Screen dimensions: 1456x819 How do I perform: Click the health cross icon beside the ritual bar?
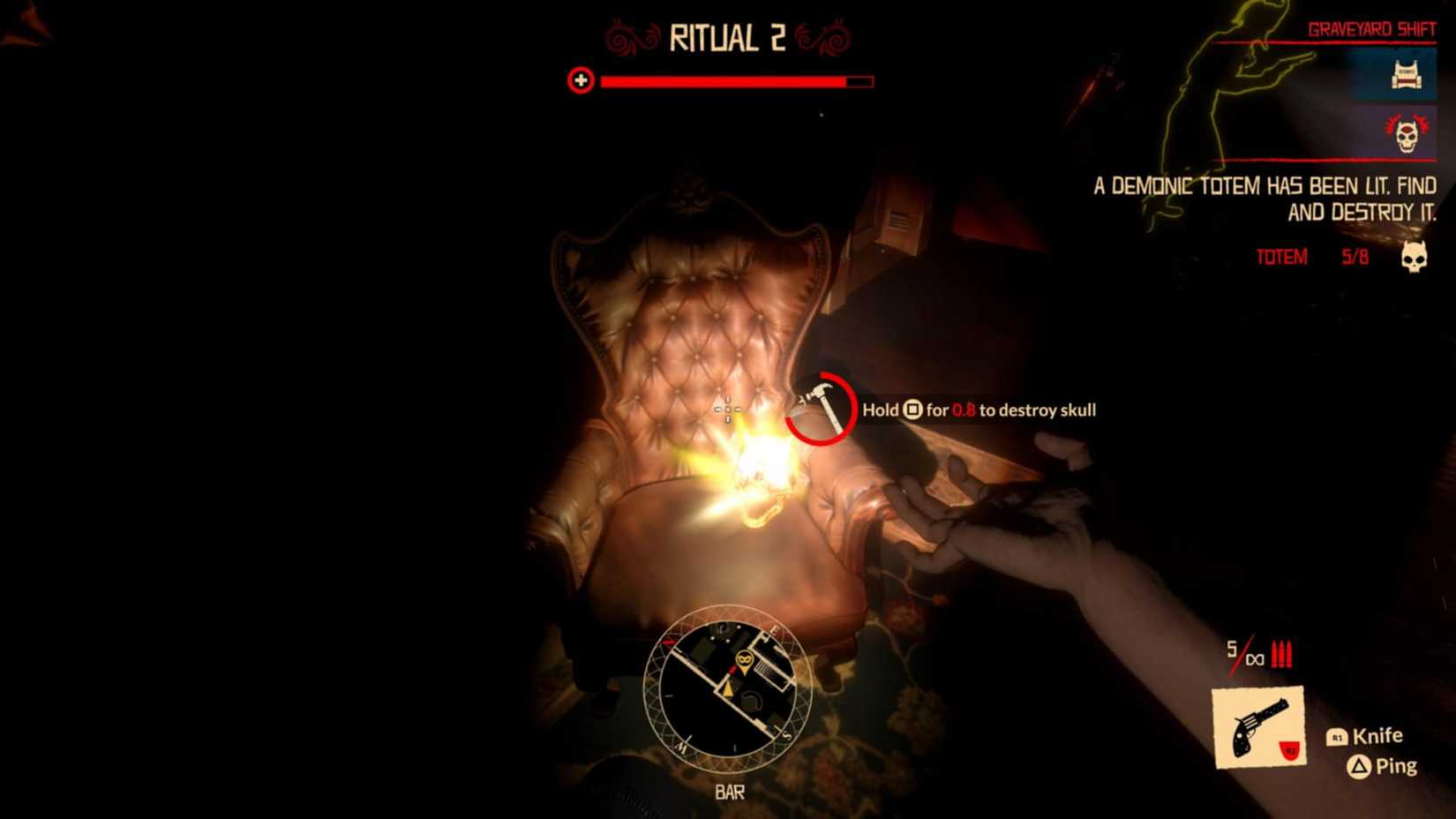580,82
